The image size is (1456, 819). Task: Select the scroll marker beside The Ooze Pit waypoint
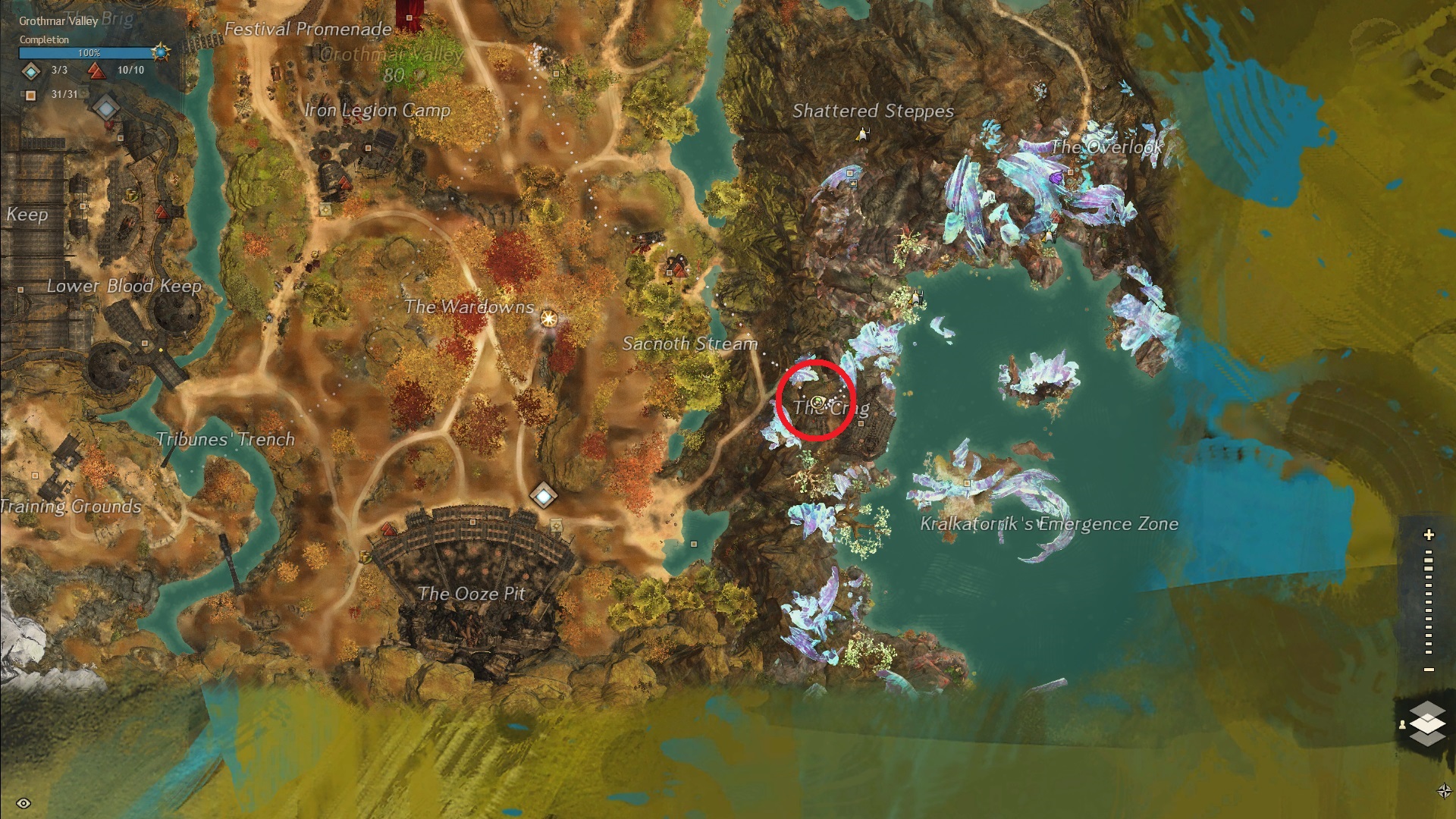tap(557, 525)
